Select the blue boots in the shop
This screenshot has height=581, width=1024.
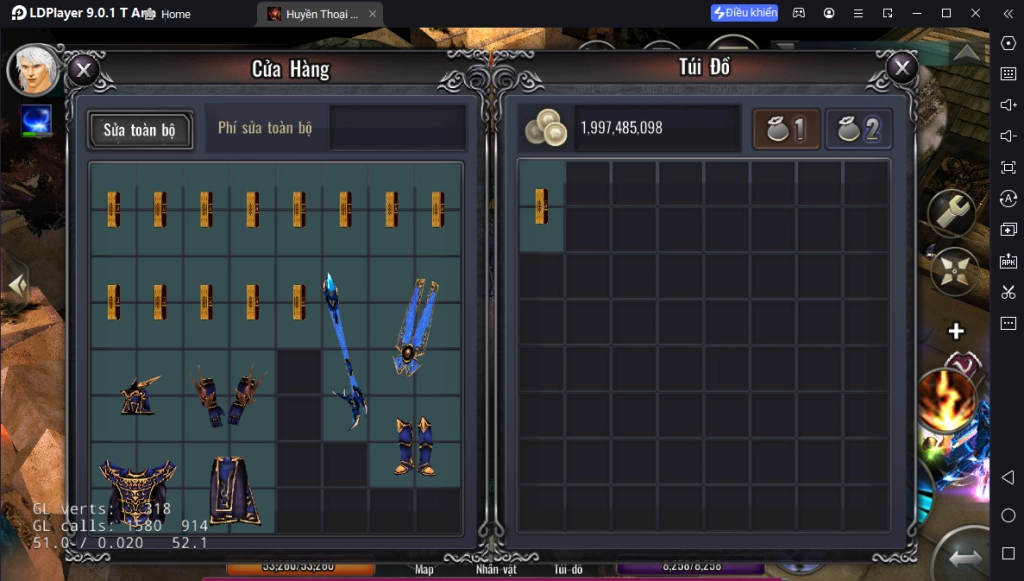click(414, 445)
